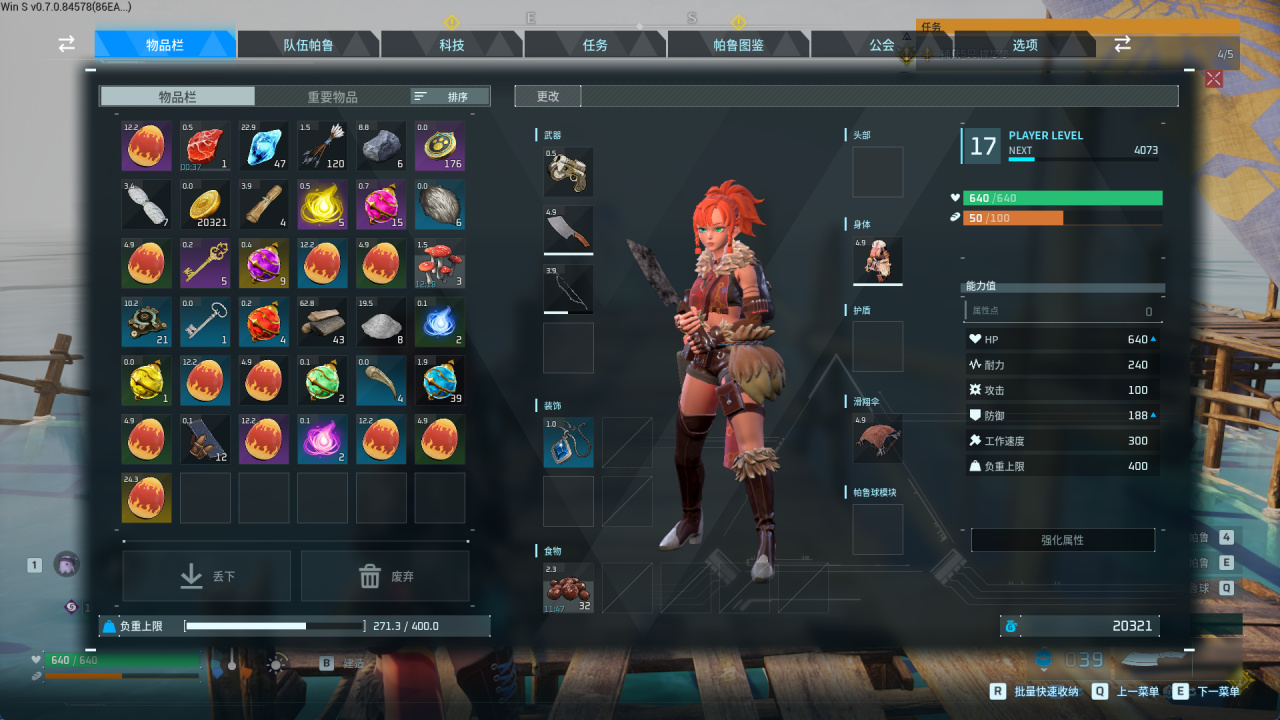Open 强化属性 to upgrade stats
The image size is (1280, 720).
tap(1062, 540)
